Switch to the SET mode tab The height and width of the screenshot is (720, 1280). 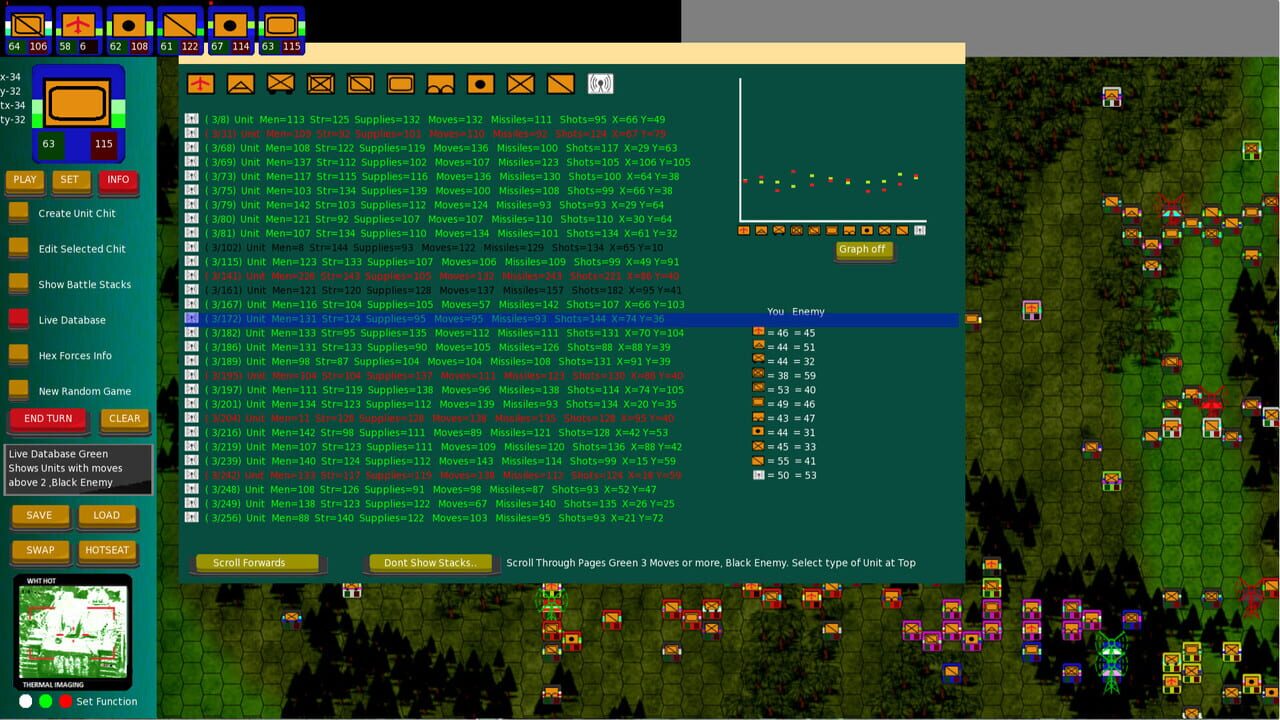coord(70,180)
